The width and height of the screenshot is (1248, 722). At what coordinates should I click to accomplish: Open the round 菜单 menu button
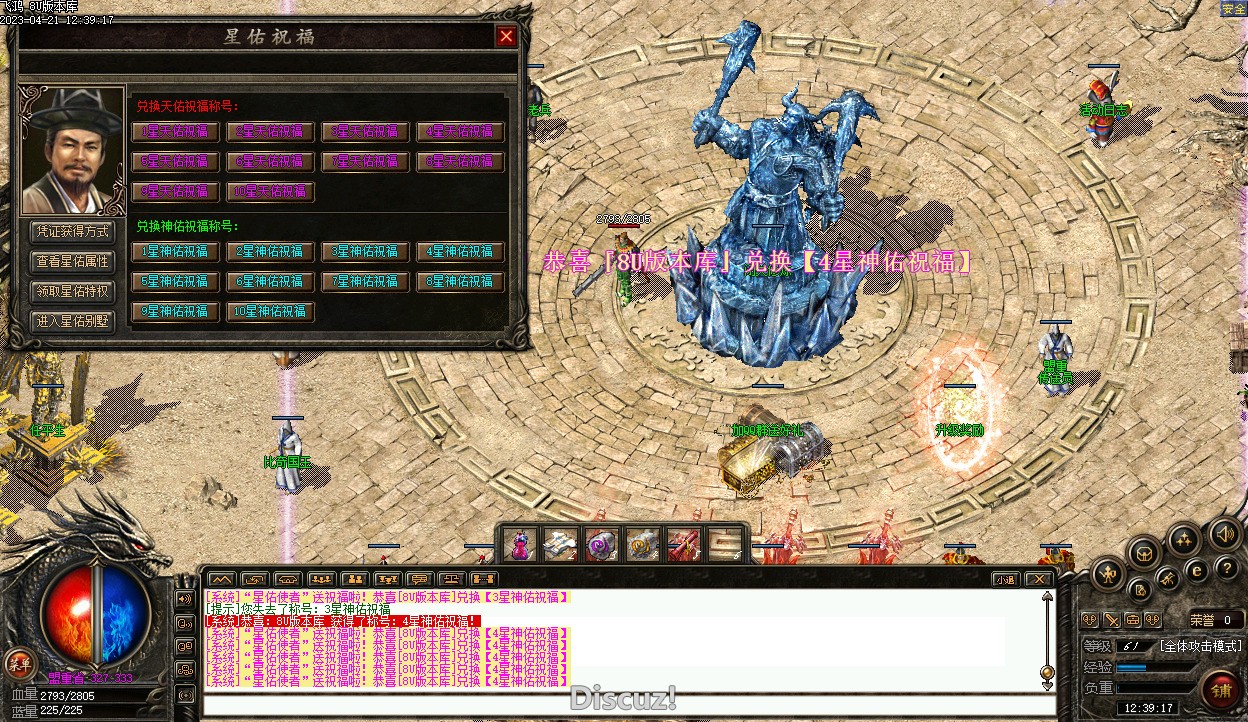coord(19,662)
